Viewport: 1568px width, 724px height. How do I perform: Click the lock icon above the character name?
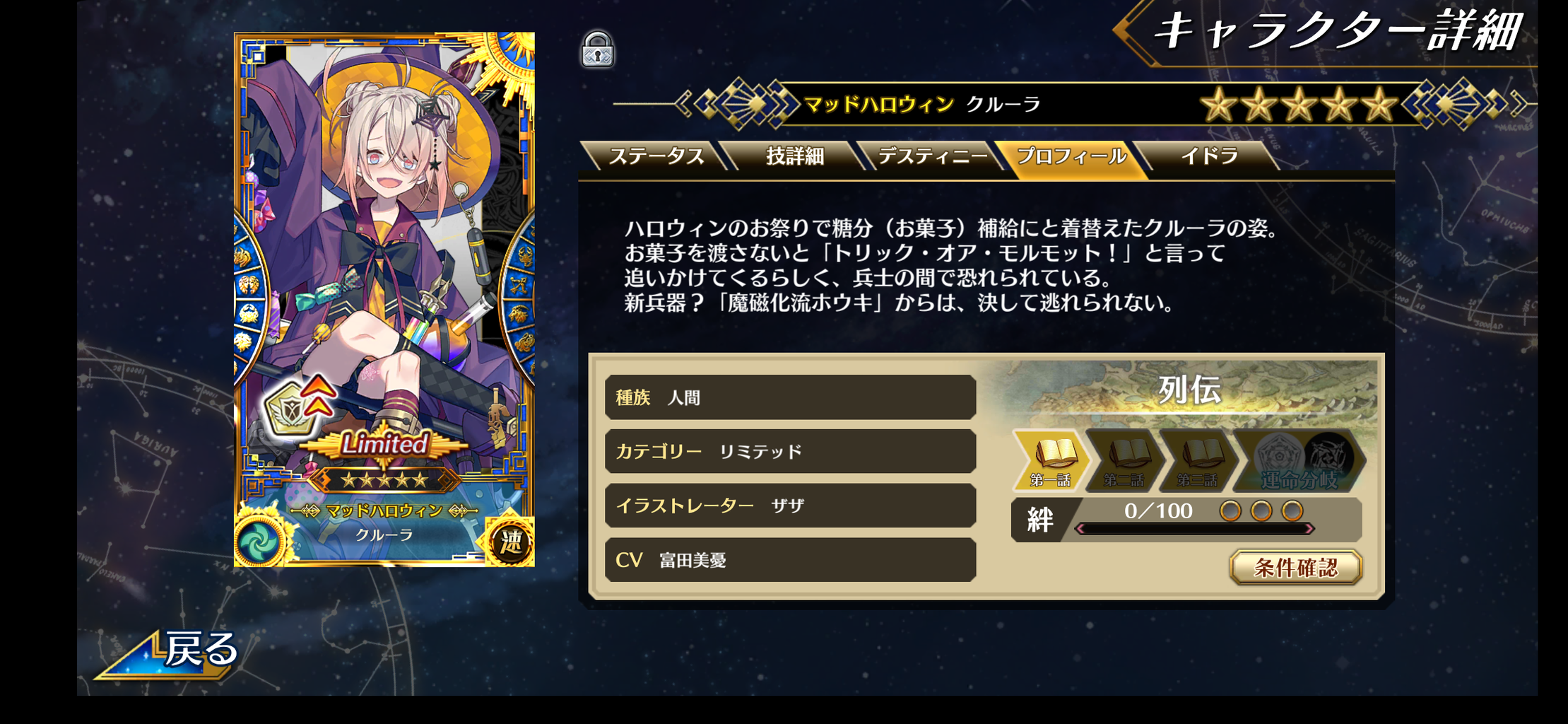pyautogui.click(x=598, y=51)
